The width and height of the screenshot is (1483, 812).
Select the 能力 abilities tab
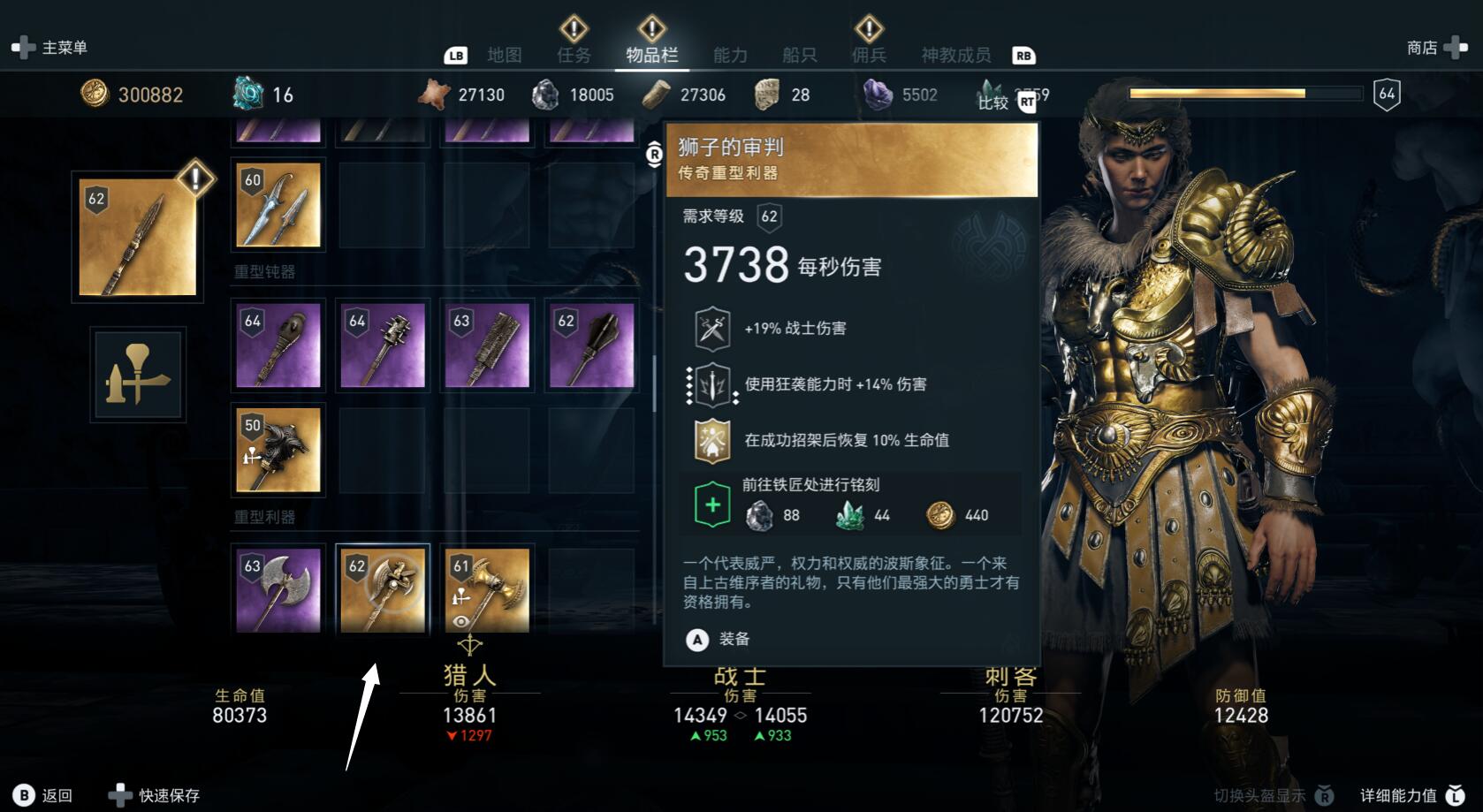[730, 55]
